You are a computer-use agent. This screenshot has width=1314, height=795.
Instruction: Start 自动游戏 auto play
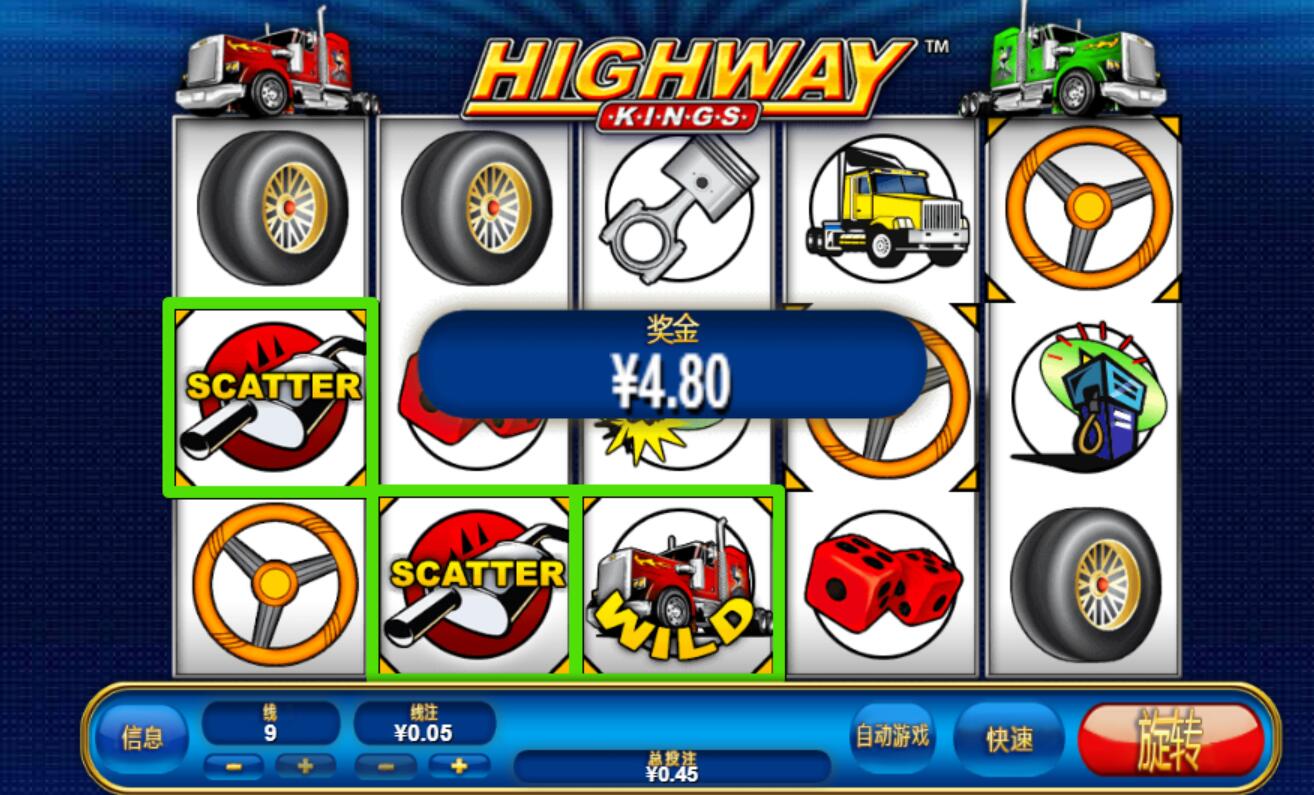891,737
